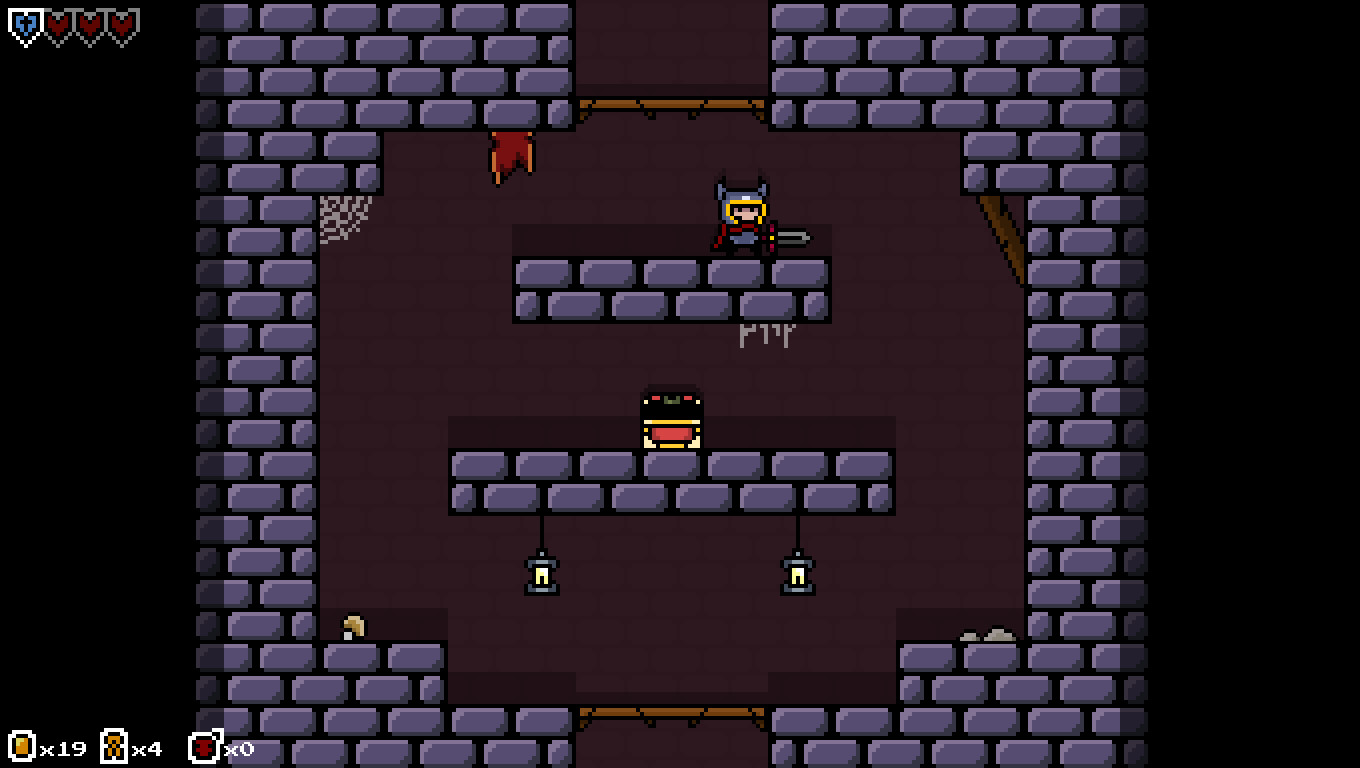Select the key inventory icon showing x4
Screen dimensions: 1360x768
coord(115,747)
